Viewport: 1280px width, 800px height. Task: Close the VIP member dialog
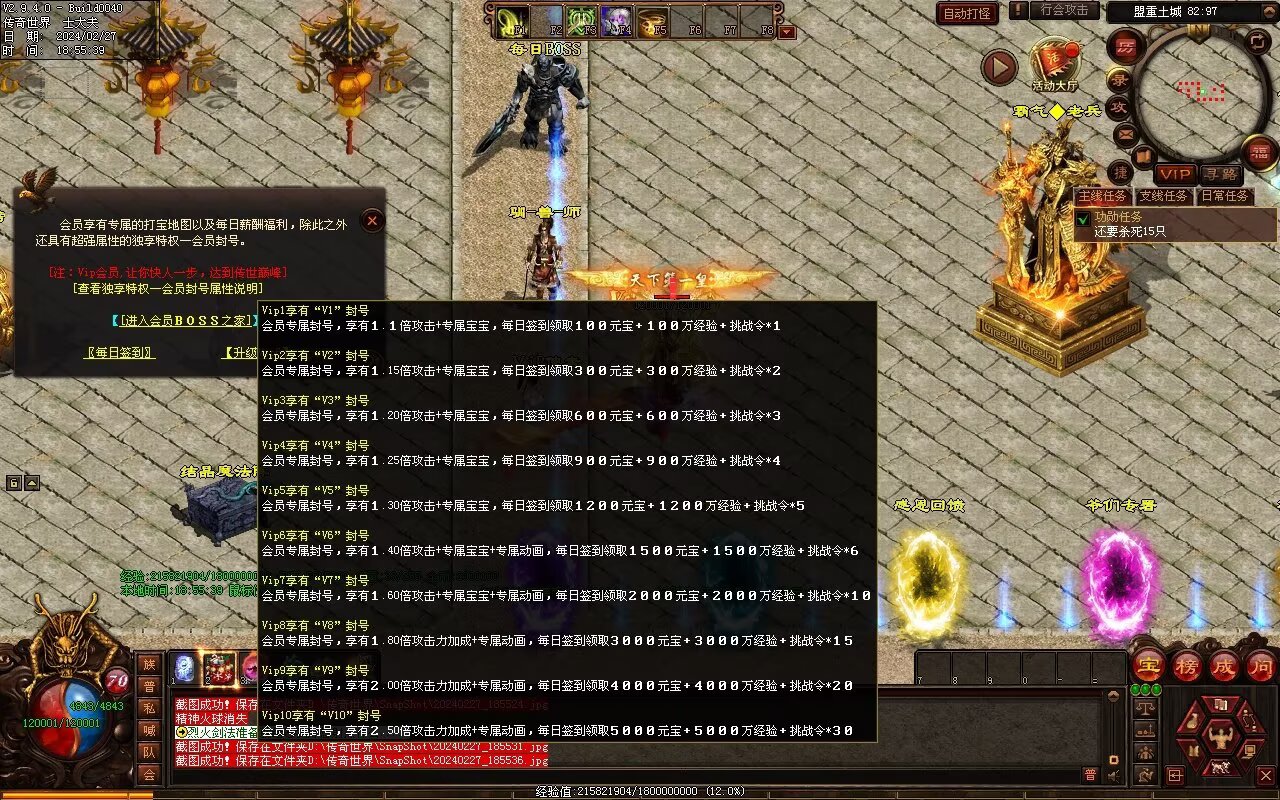pyautogui.click(x=372, y=220)
